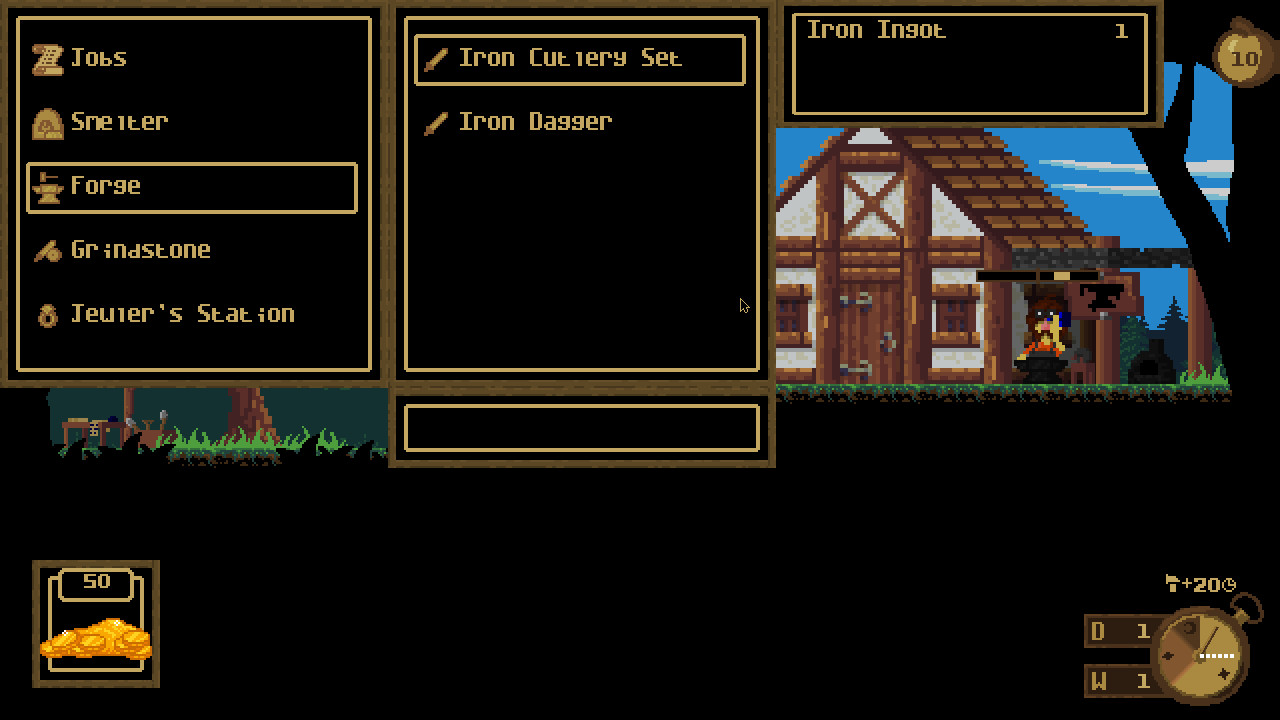Click the Forge anvil icon
This screenshot has height=720, width=1280.
coord(45,186)
